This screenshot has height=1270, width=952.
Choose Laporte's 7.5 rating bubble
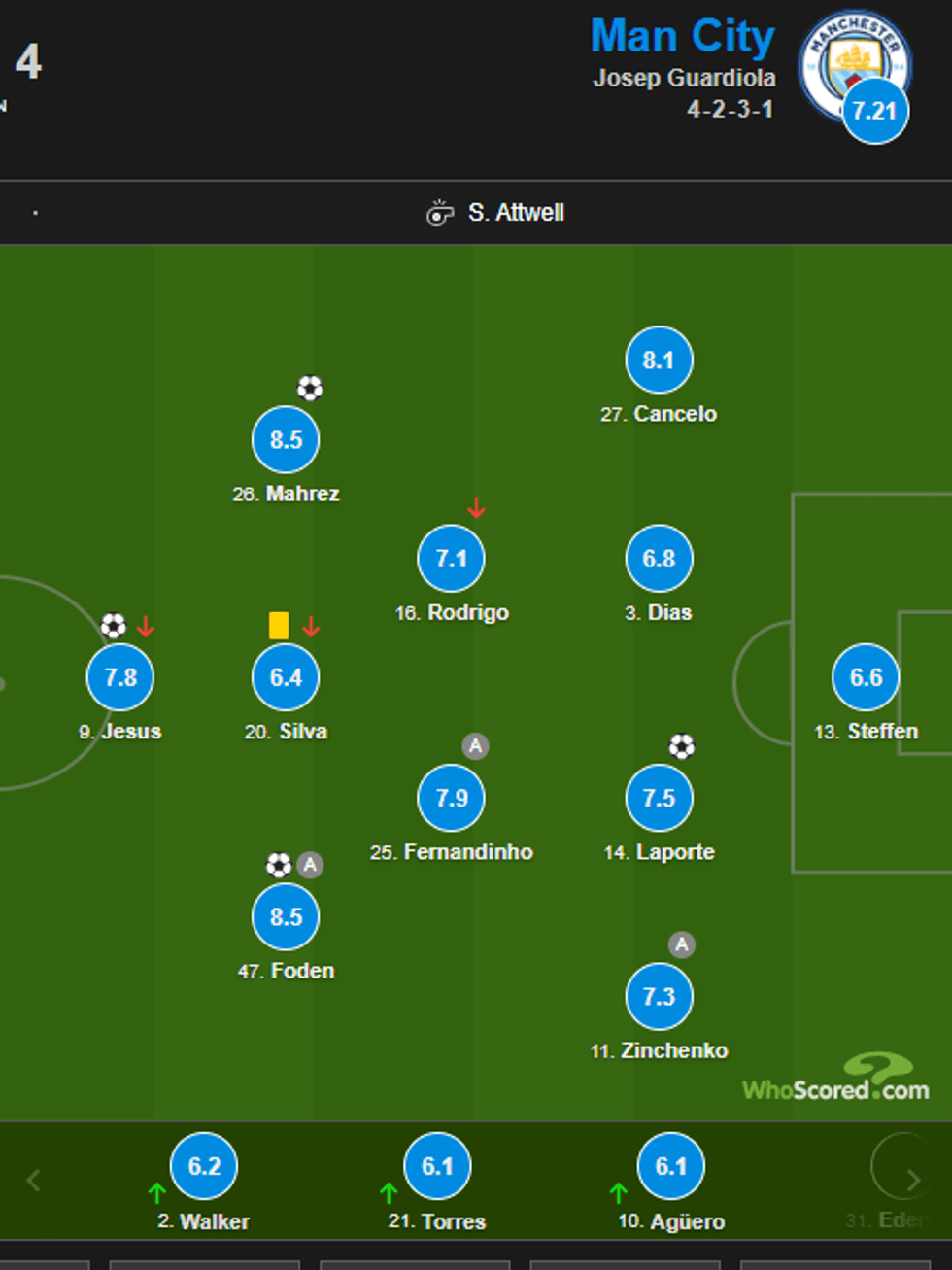click(659, 798)
